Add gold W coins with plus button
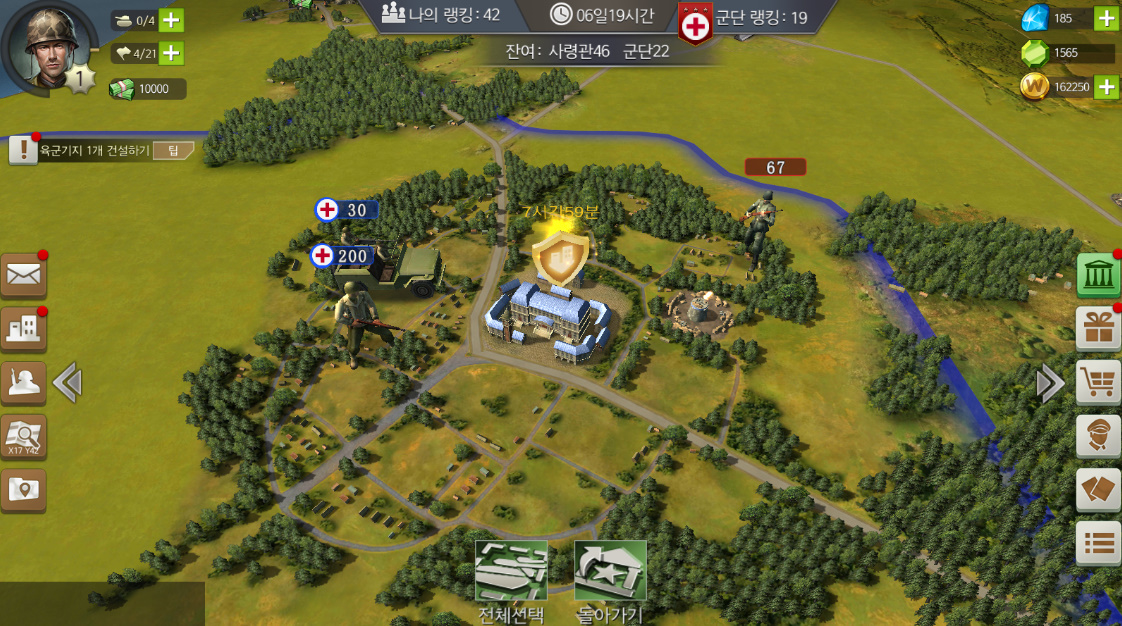 point(1106,87)
